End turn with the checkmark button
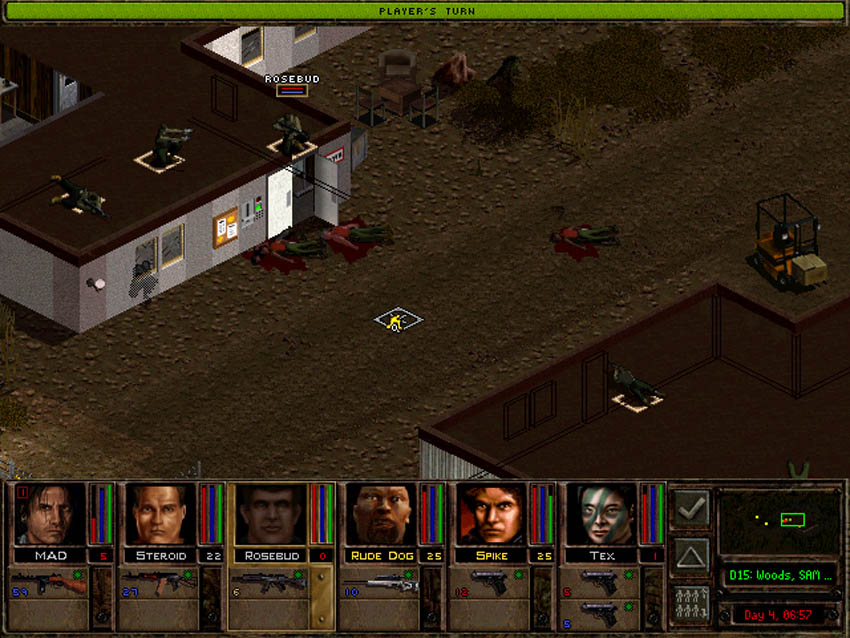The height and width of the screenshot is (638, 850). pyautogui.click(x=691, y=509)
